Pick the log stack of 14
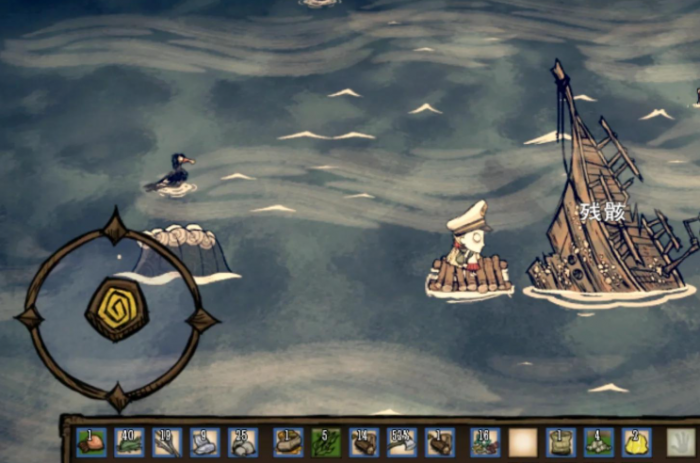The height and width of the screenshot is (463, 700). [x=363, y=441]
